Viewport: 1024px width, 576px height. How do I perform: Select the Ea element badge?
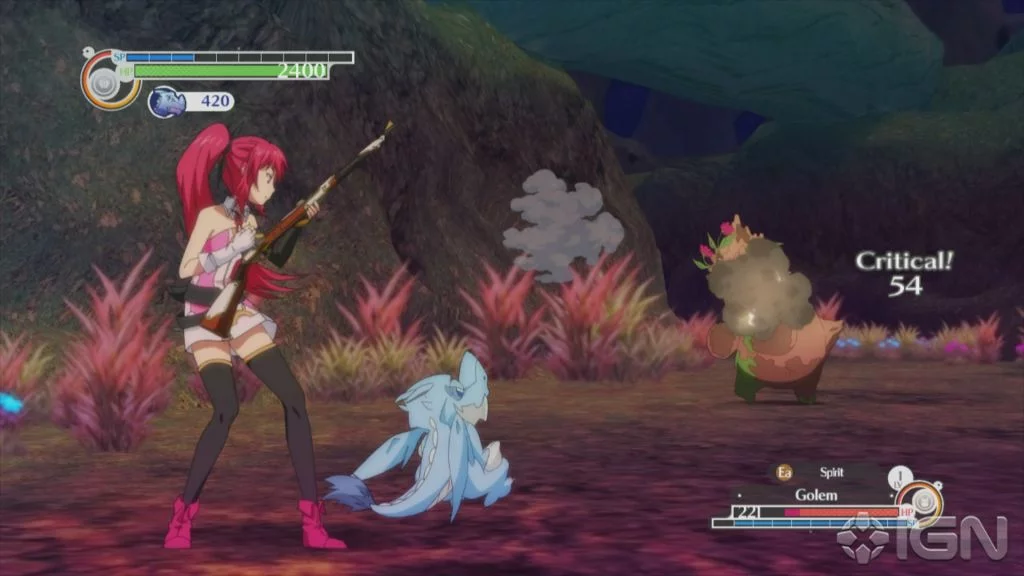pos(784,473)
